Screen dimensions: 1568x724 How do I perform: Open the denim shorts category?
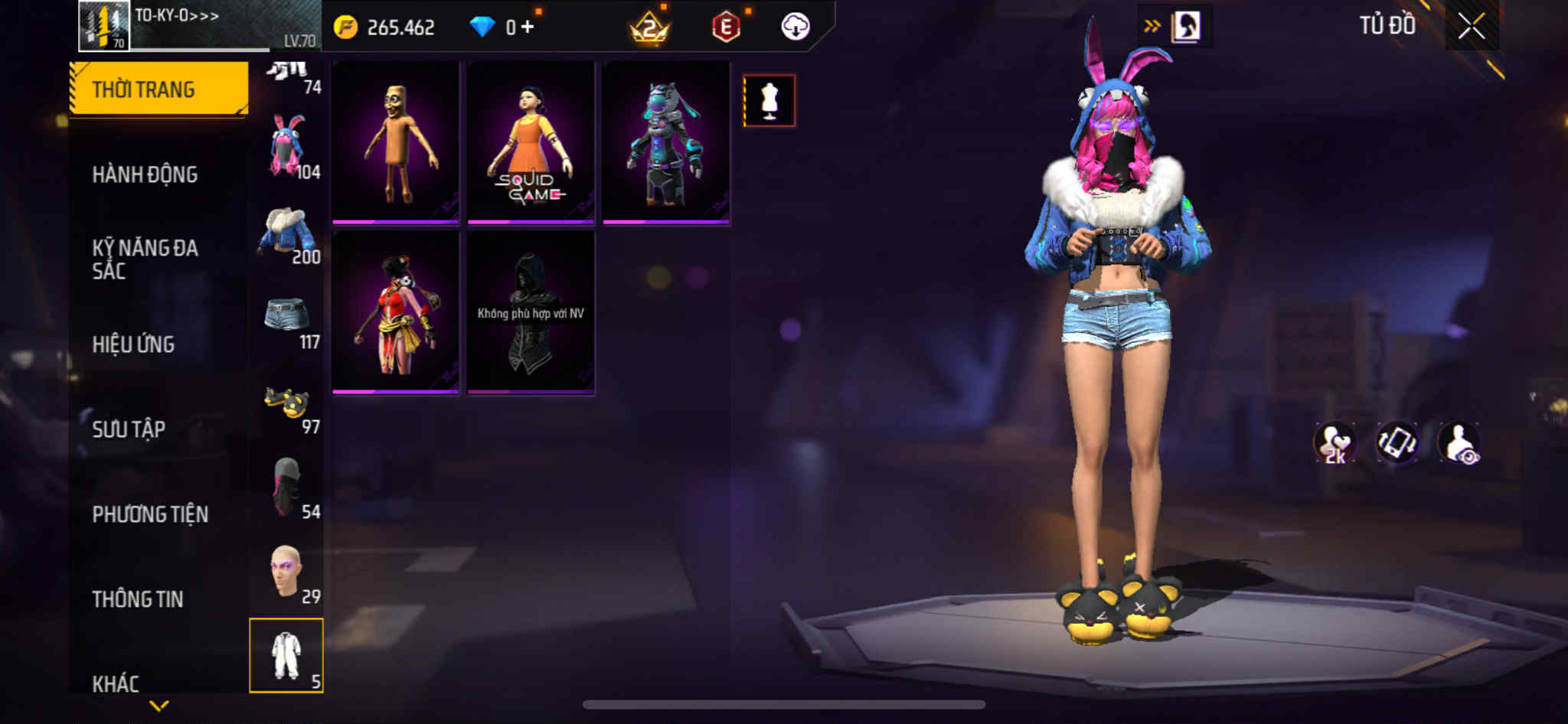pyautogui.click(x=287, y=317)
